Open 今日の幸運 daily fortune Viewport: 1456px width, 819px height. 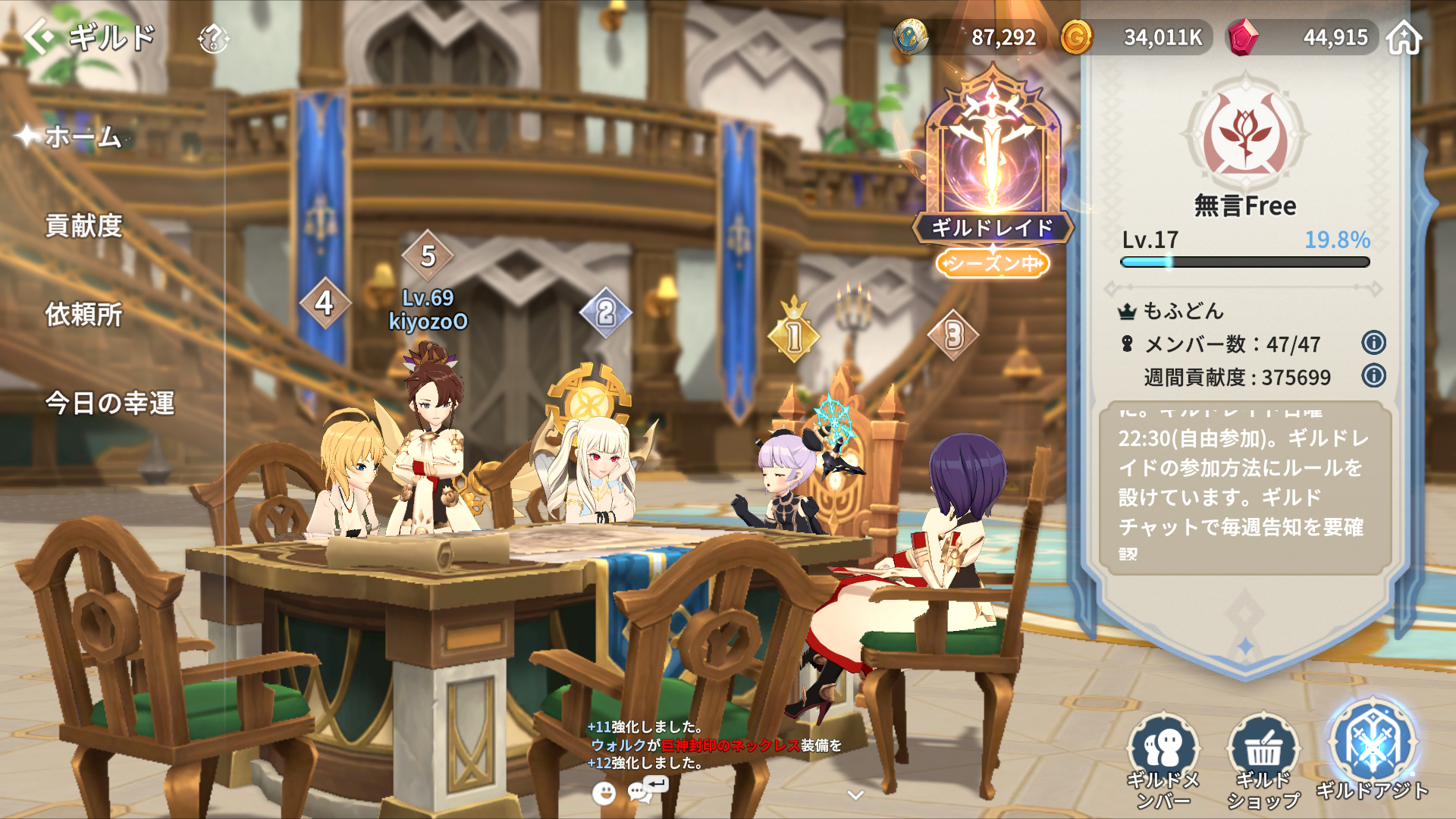pos(110,403)
